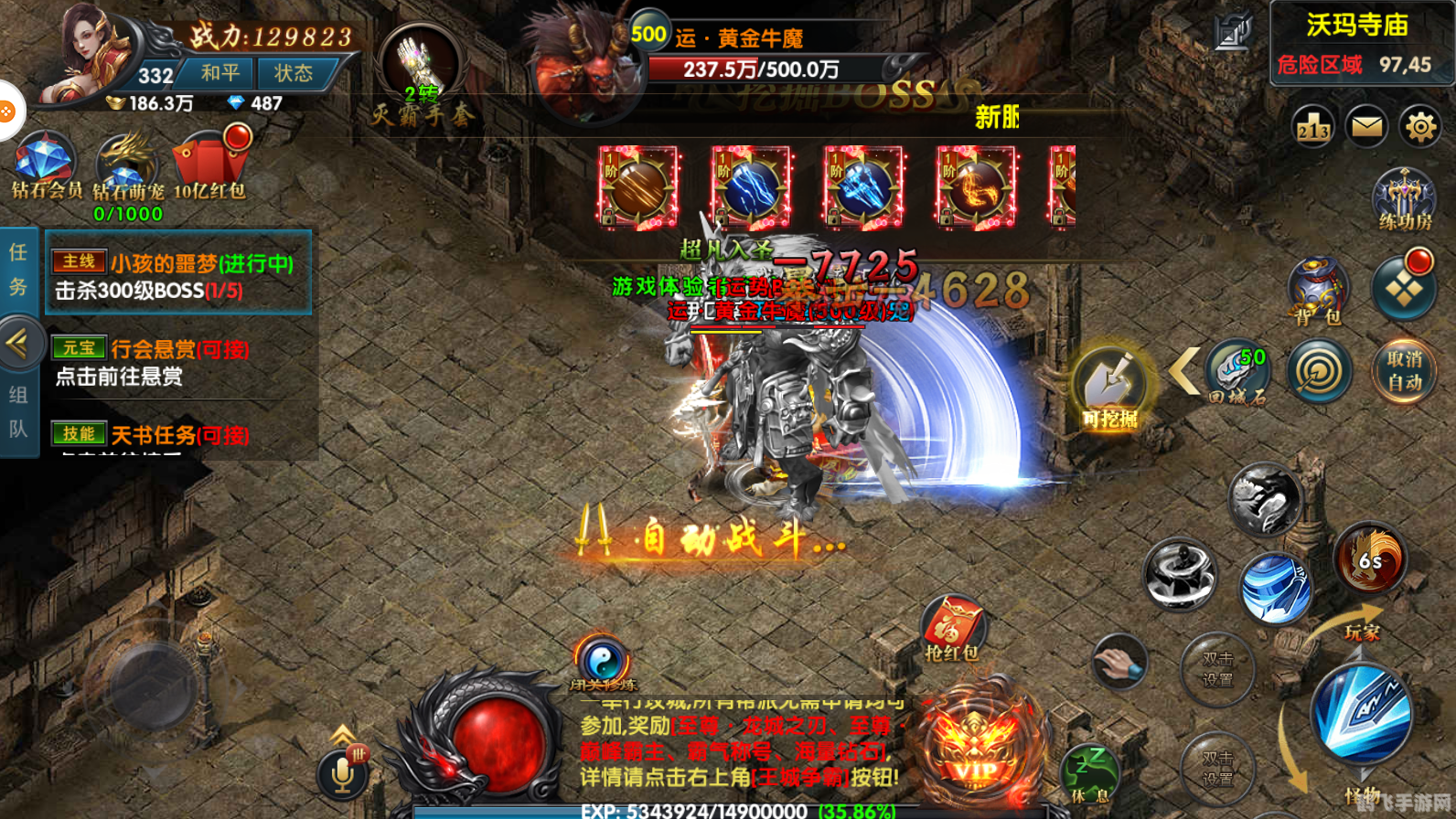Open the ranking podium icon
This screenshot has width=1456, height=819.
click(1312, 127)
